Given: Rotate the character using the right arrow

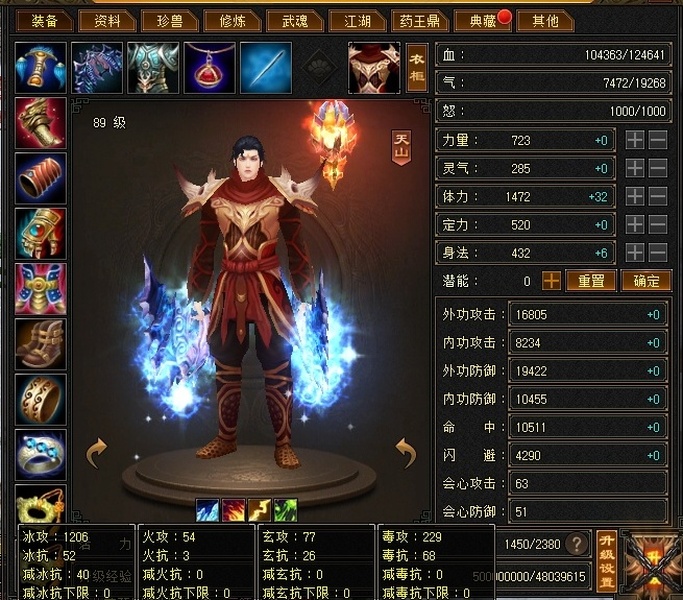Looking at the screenshot, I should tap(405, 453).
